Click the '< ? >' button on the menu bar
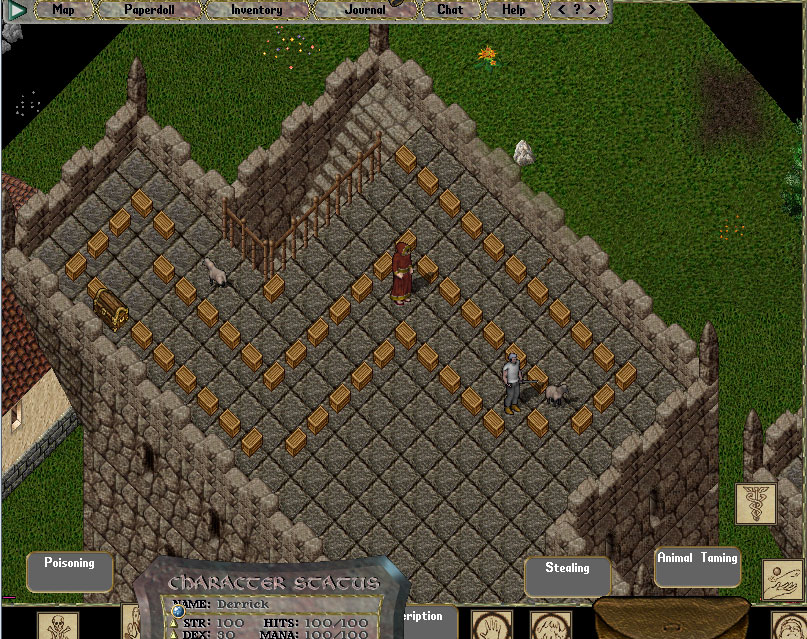The height and width of the screenshot is (639, 807). tap(577, 10)
